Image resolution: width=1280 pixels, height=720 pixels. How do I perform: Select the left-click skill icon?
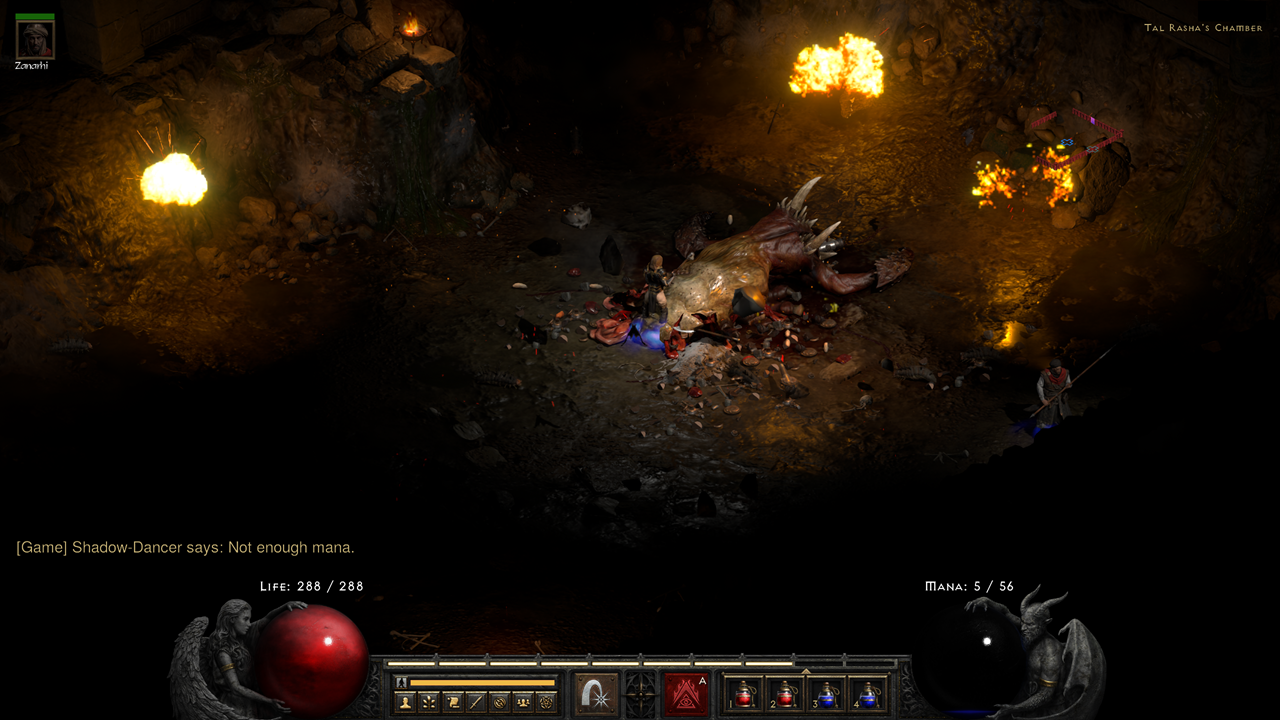[x=596, y=694]
